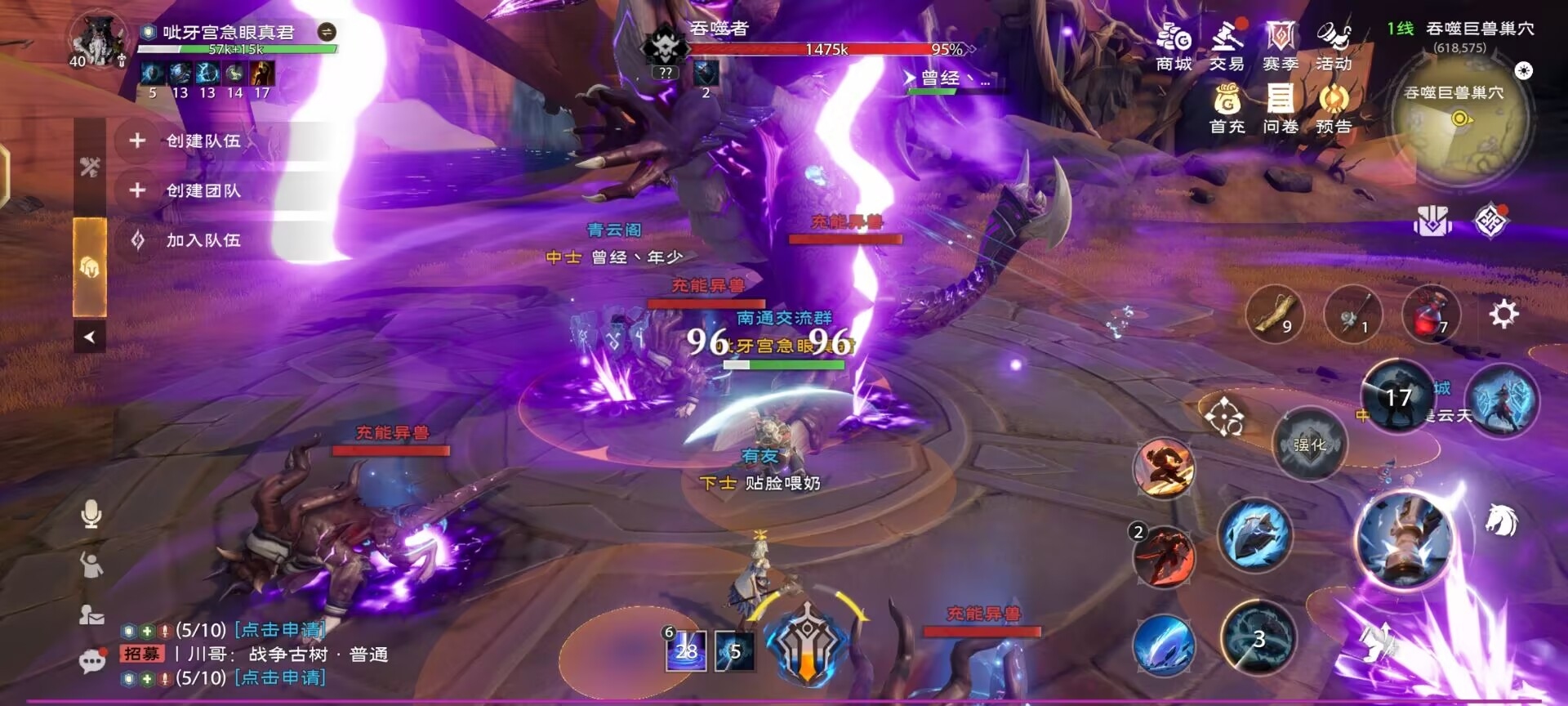1568x706 pixels.
Task: Collapse the team panel with the arrow
Action: tap(90, 337)
